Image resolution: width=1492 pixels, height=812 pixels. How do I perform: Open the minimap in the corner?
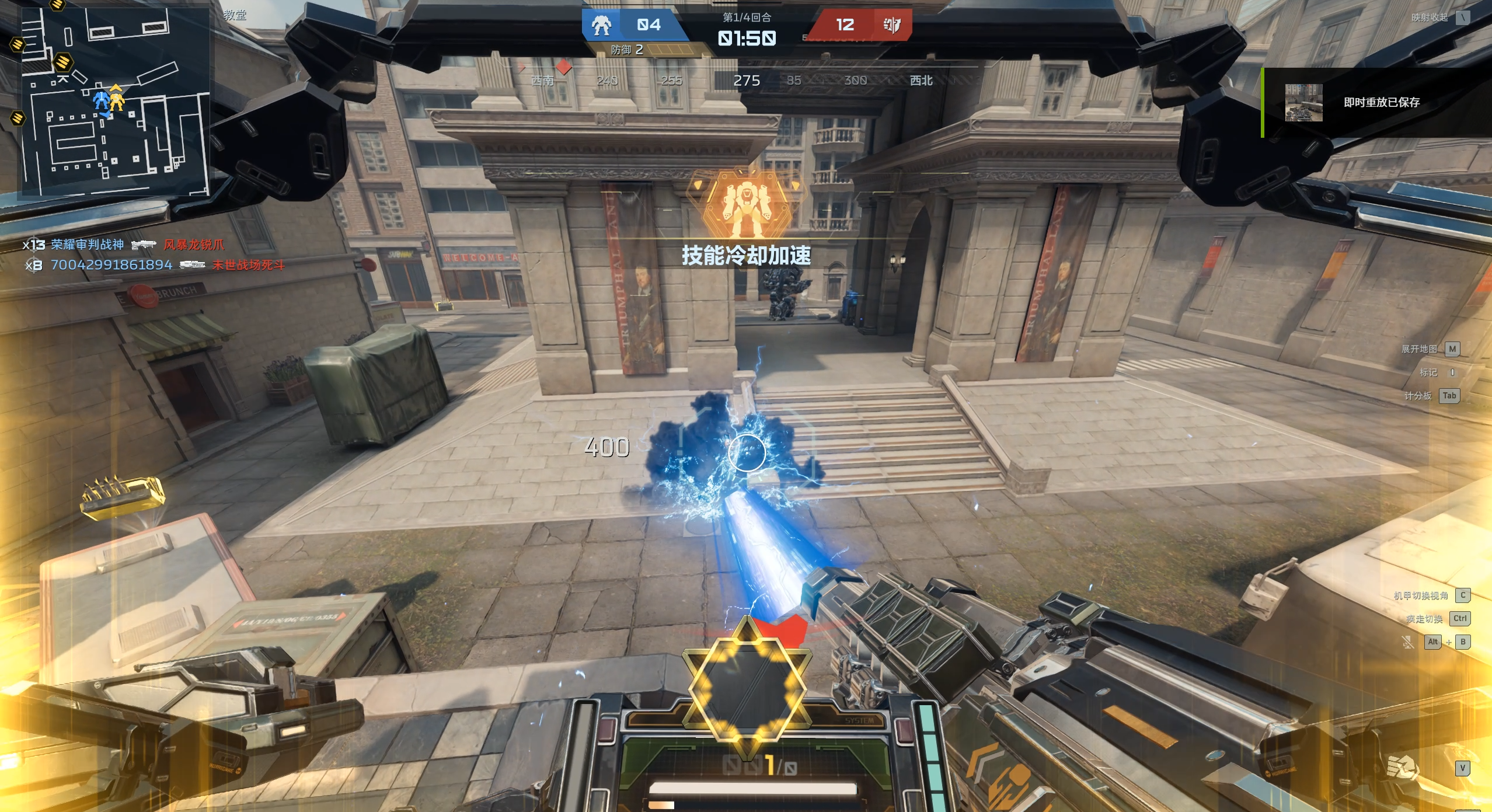coord(115,102)
